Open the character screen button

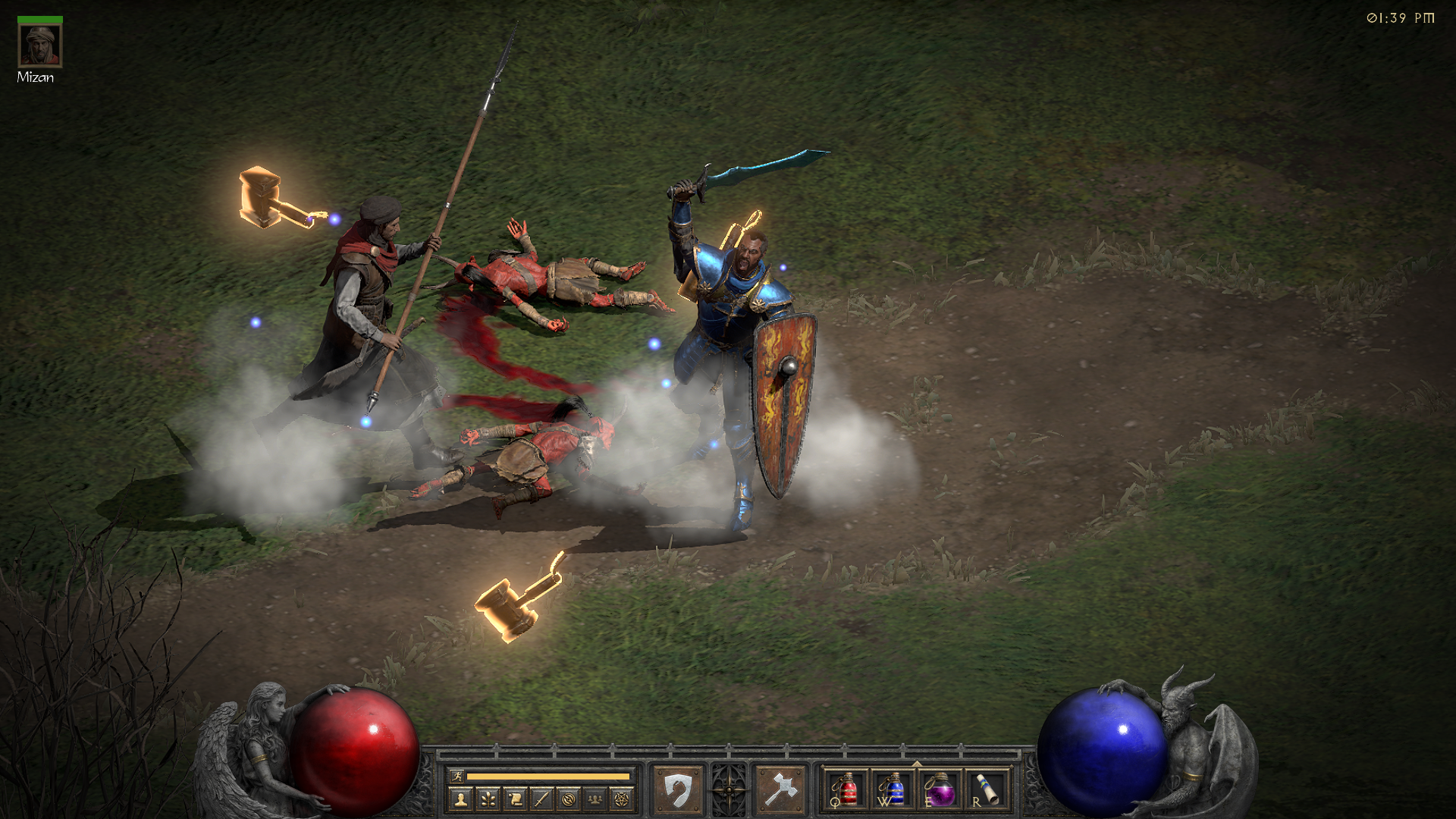click(461, 799)
